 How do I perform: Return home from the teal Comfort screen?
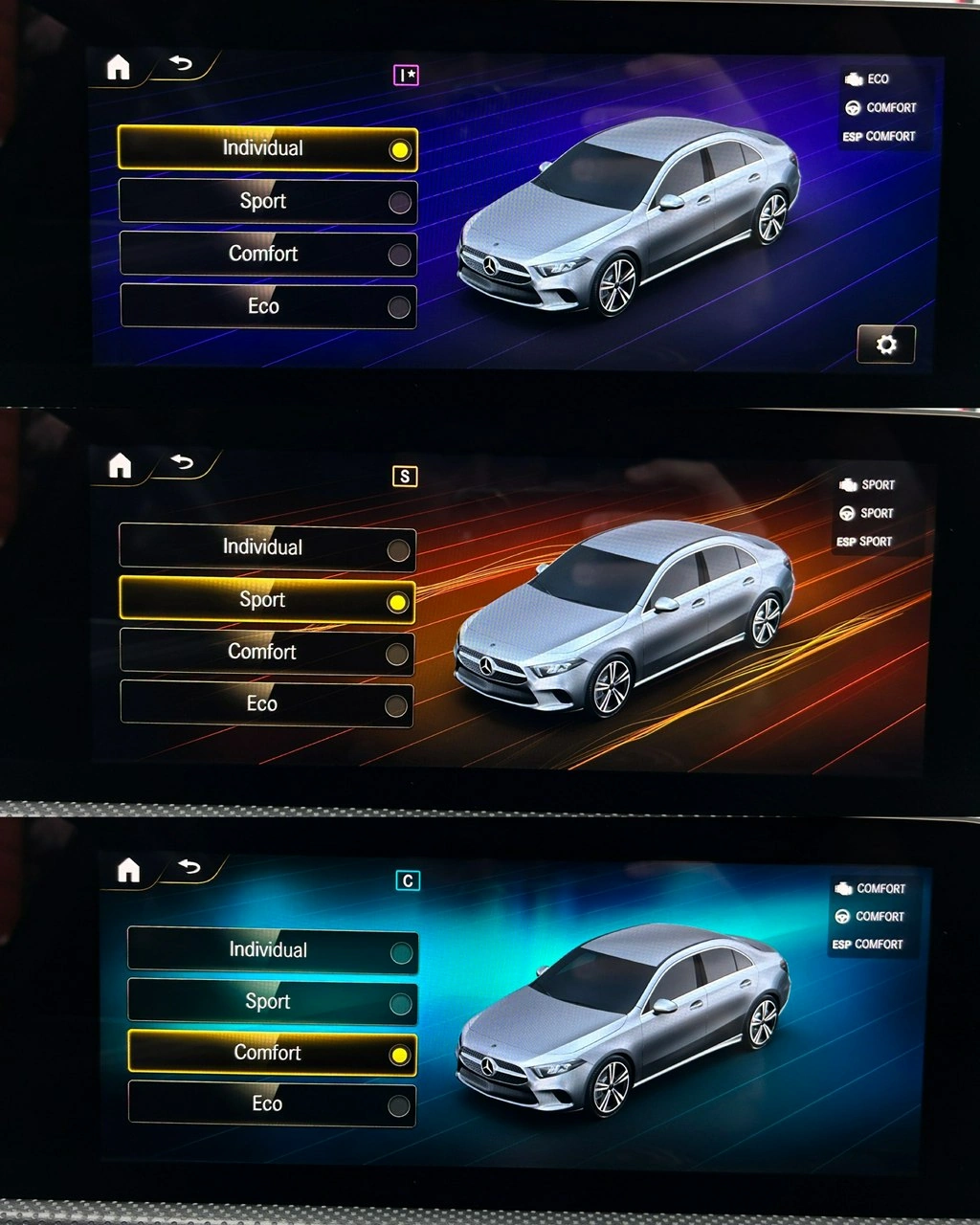(x=128, y=870)
